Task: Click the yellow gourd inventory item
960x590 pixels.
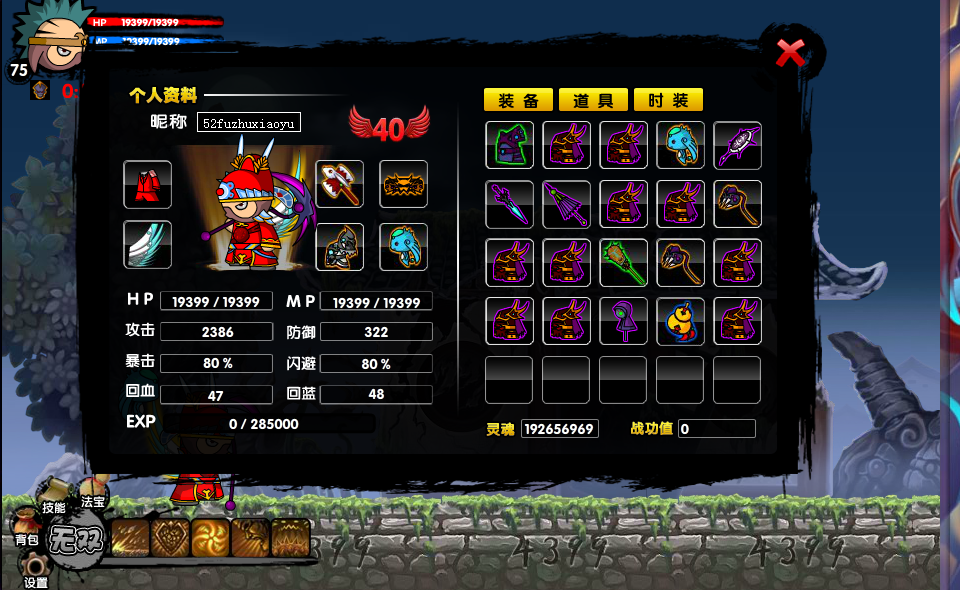Action: 680,321
